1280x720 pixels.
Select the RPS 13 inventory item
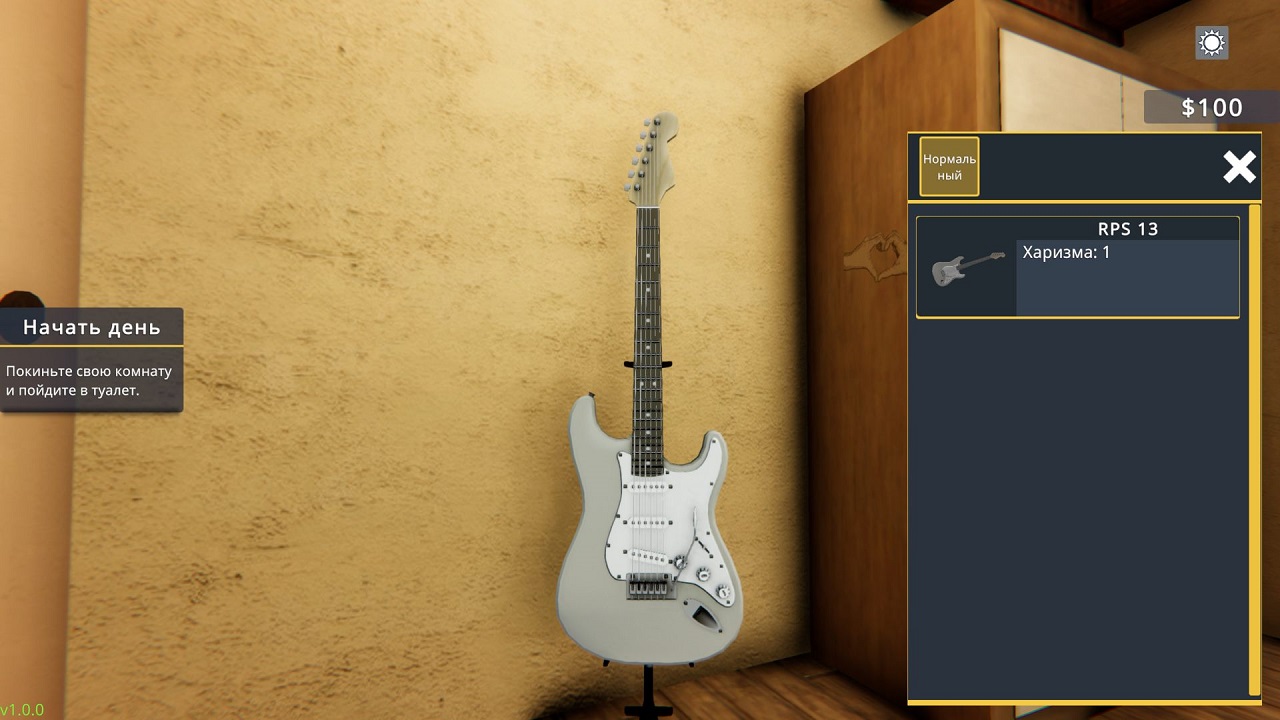[1077, 268]
